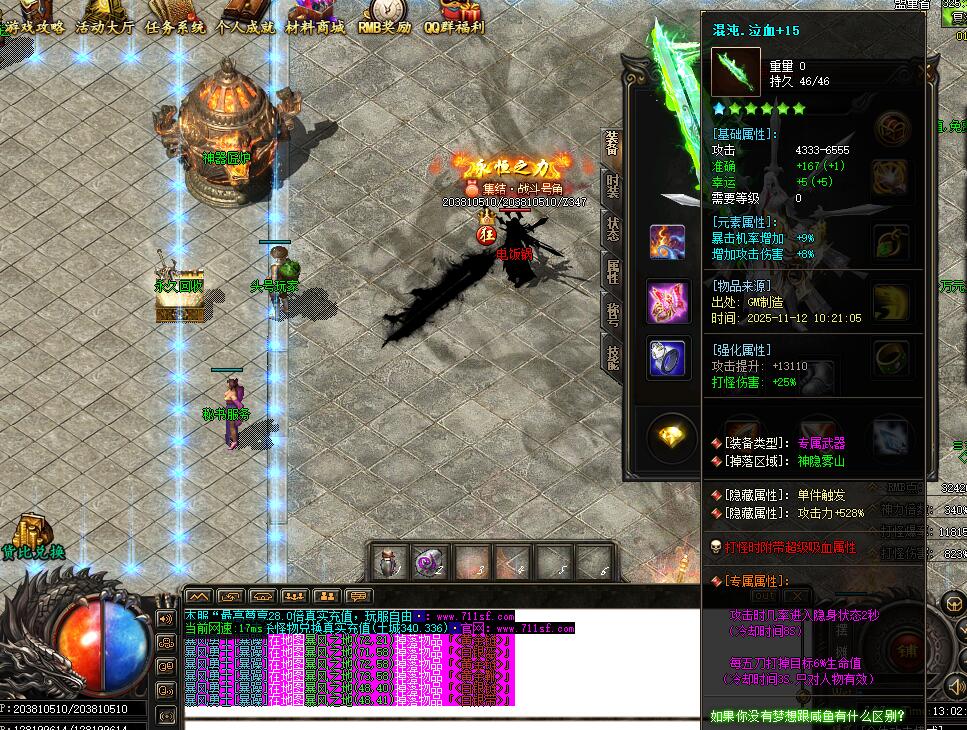Open the 游戏攻略 game guide menu
Viewport: 967px width, 730px height.
click(35, 26)
